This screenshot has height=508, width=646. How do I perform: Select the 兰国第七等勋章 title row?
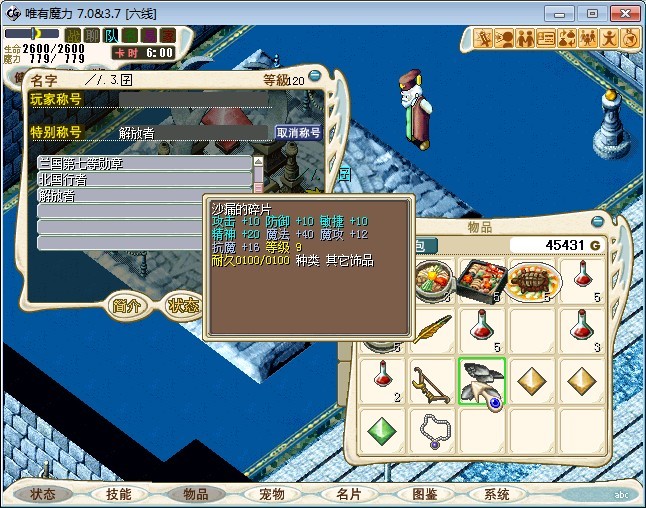(145, 163)
